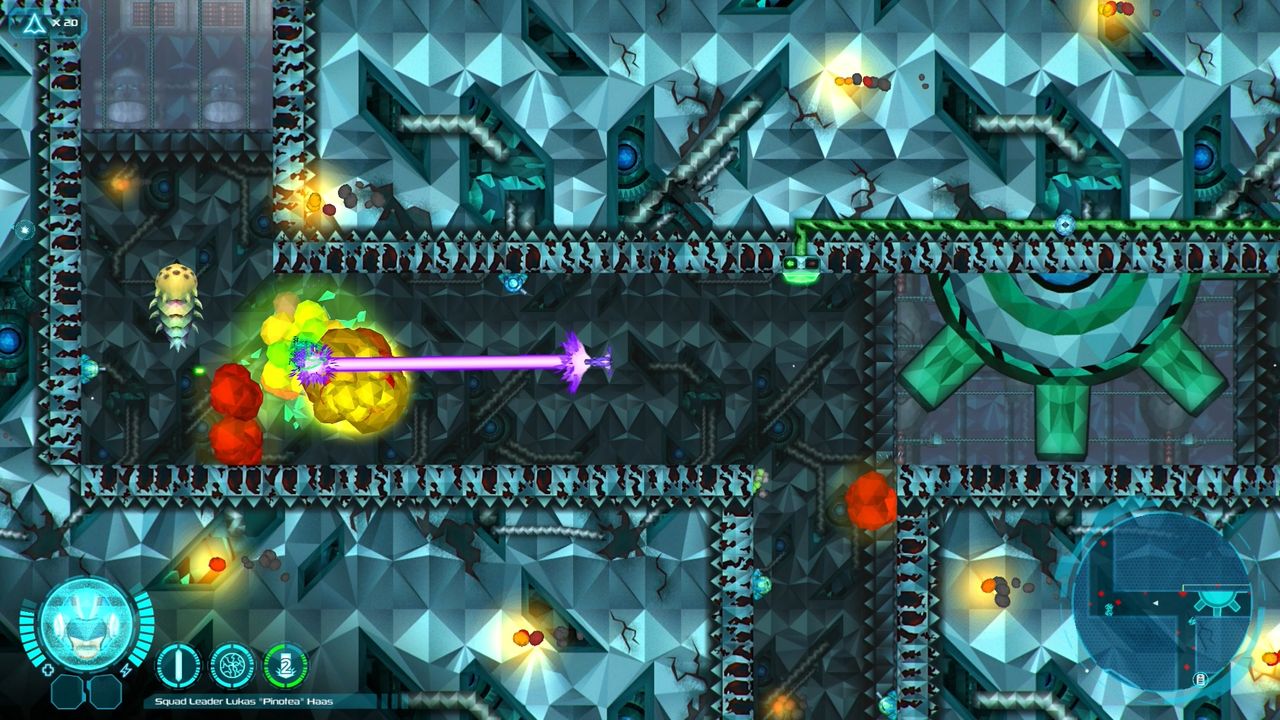Click the lightning bolt energy icon
The height and width of the screenshot is (720, 1280).
tap(126, 670)
